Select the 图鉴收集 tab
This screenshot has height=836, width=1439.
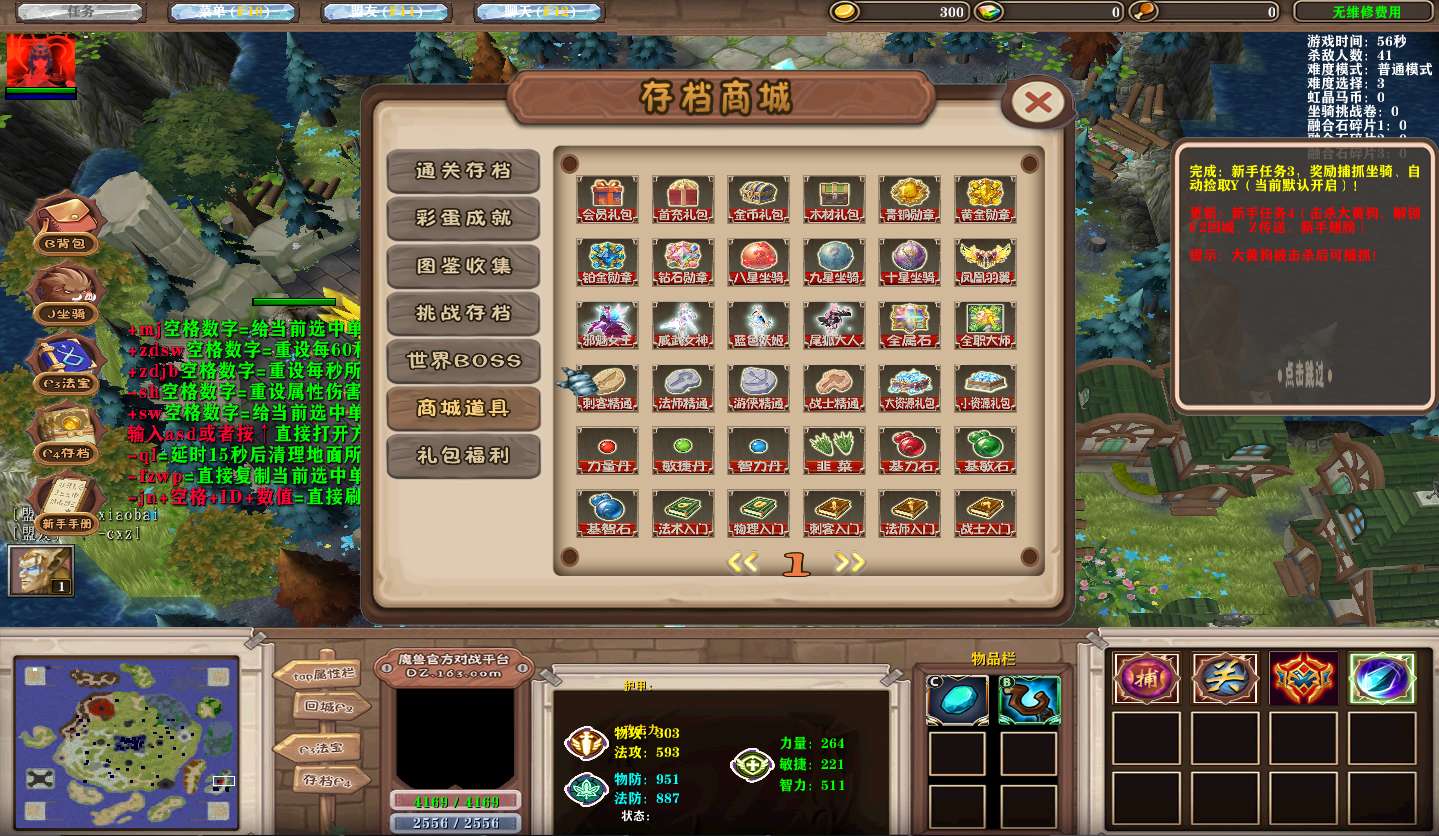coord(463,266)
